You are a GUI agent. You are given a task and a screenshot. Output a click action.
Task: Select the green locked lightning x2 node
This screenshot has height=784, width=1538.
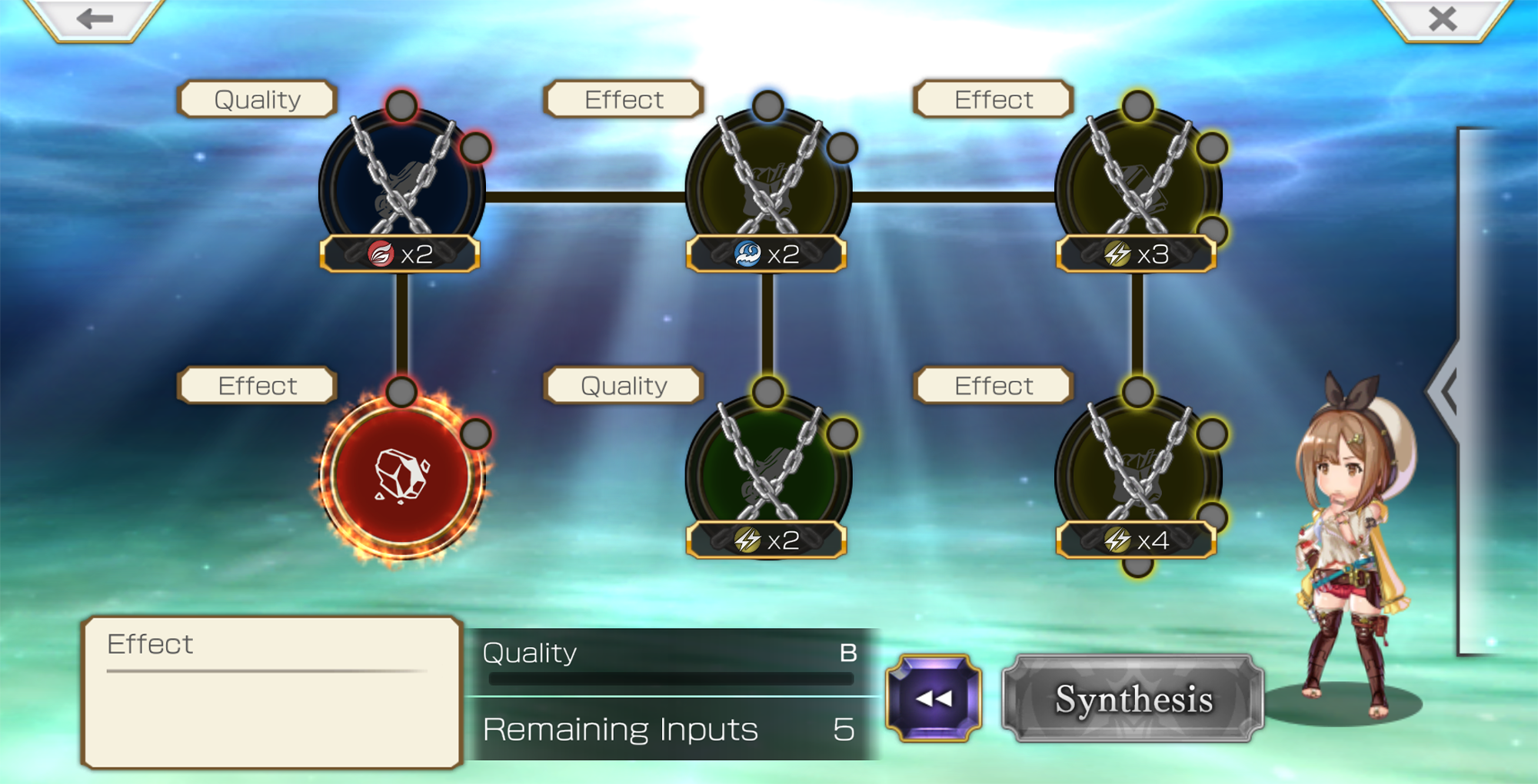[768, 475]
